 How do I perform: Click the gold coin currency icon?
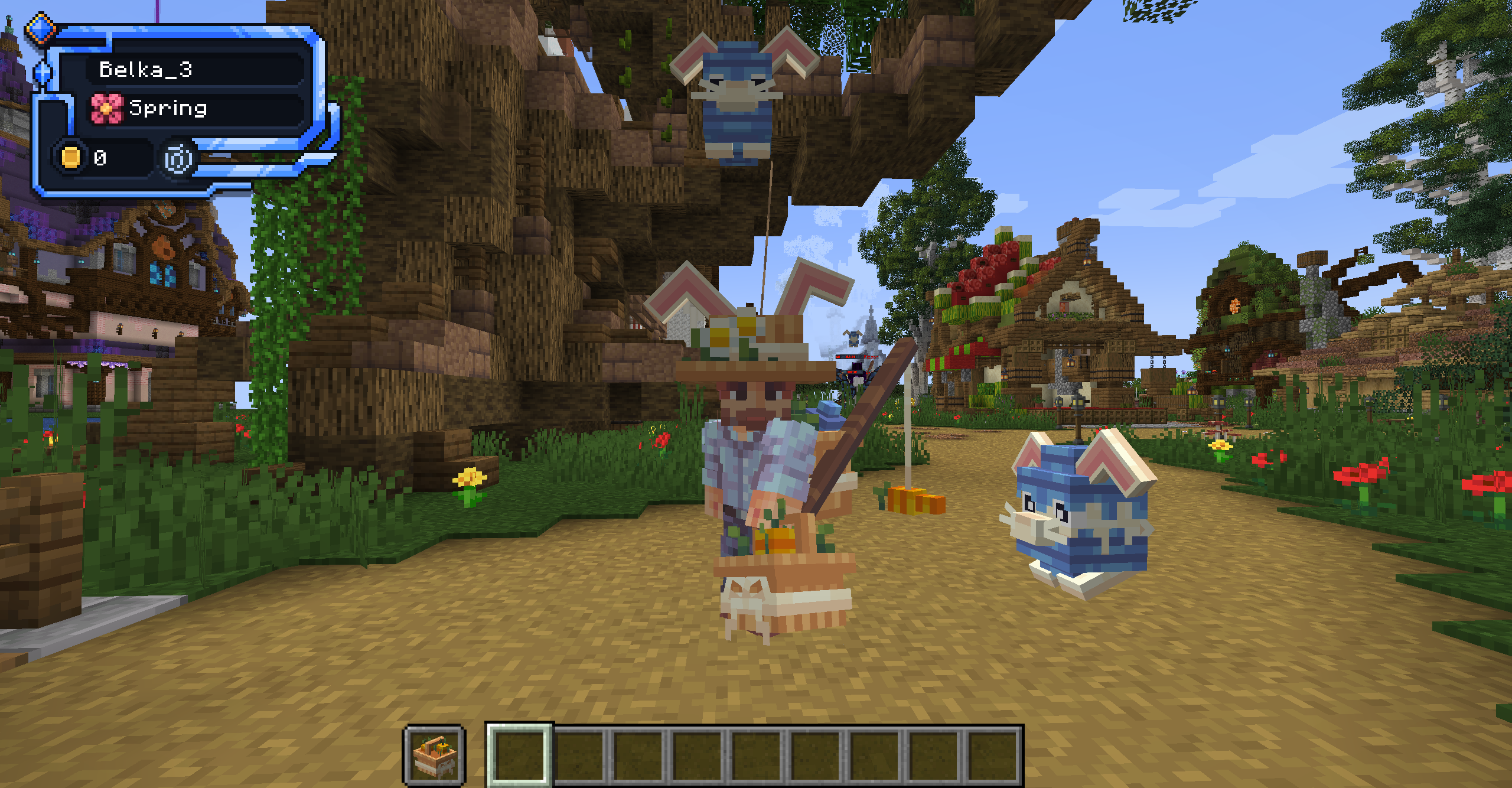pyautogui.click(x=70, y=157)
